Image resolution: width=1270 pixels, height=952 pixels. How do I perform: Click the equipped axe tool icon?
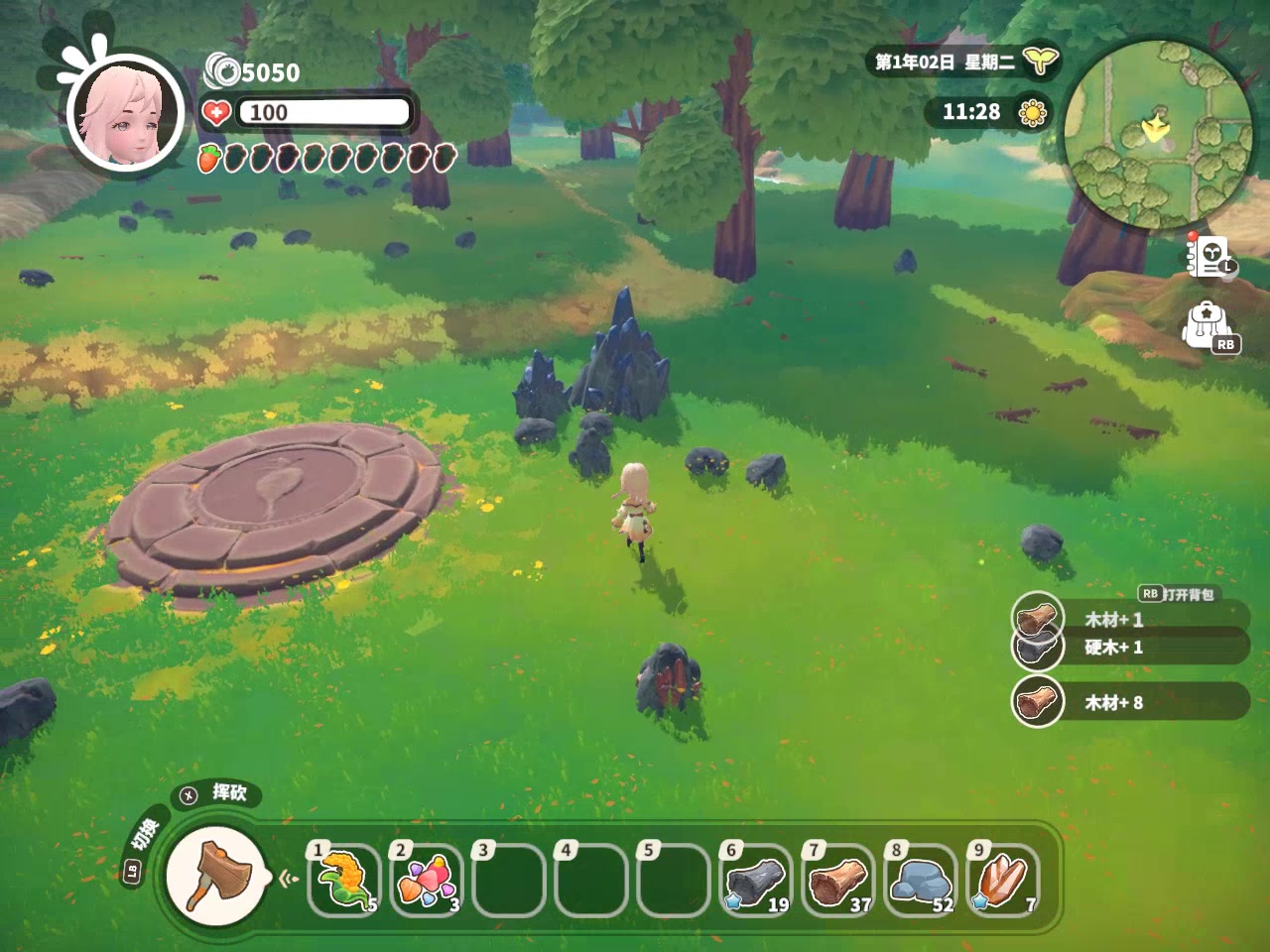[214, 874]
